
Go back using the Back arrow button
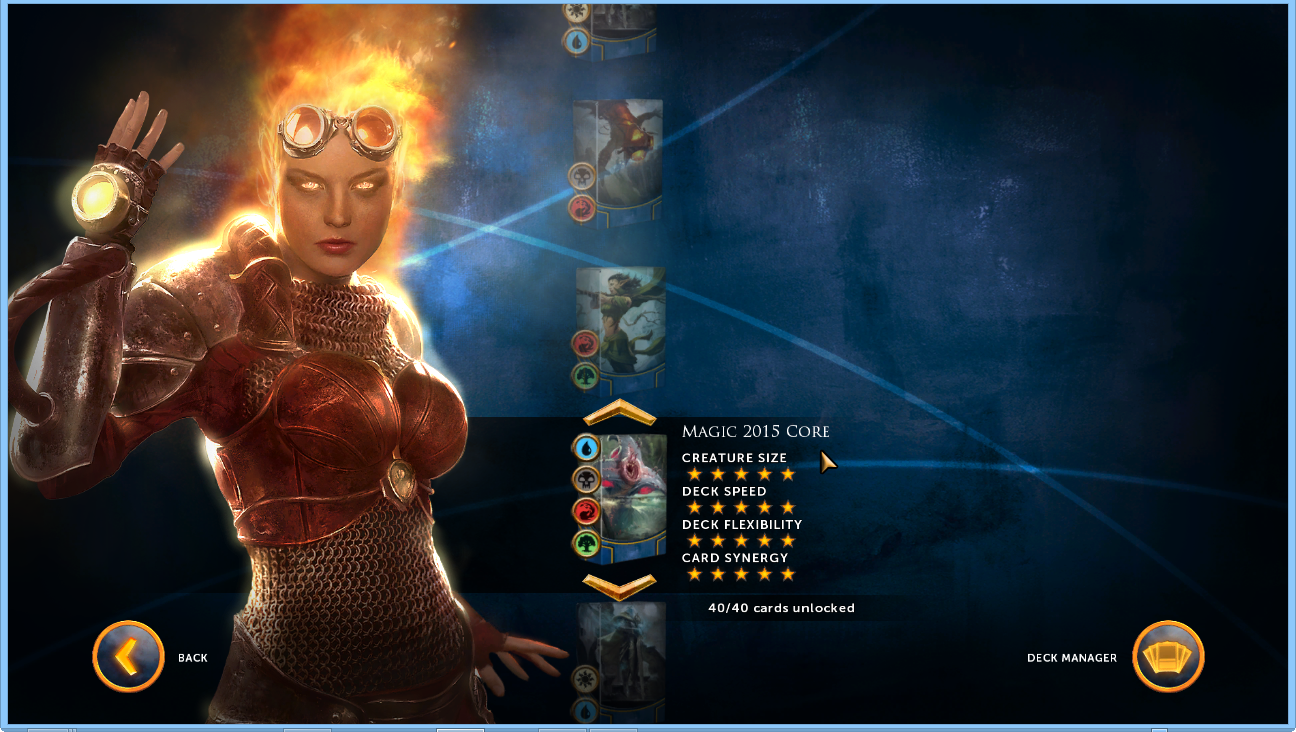click(128, 657)
